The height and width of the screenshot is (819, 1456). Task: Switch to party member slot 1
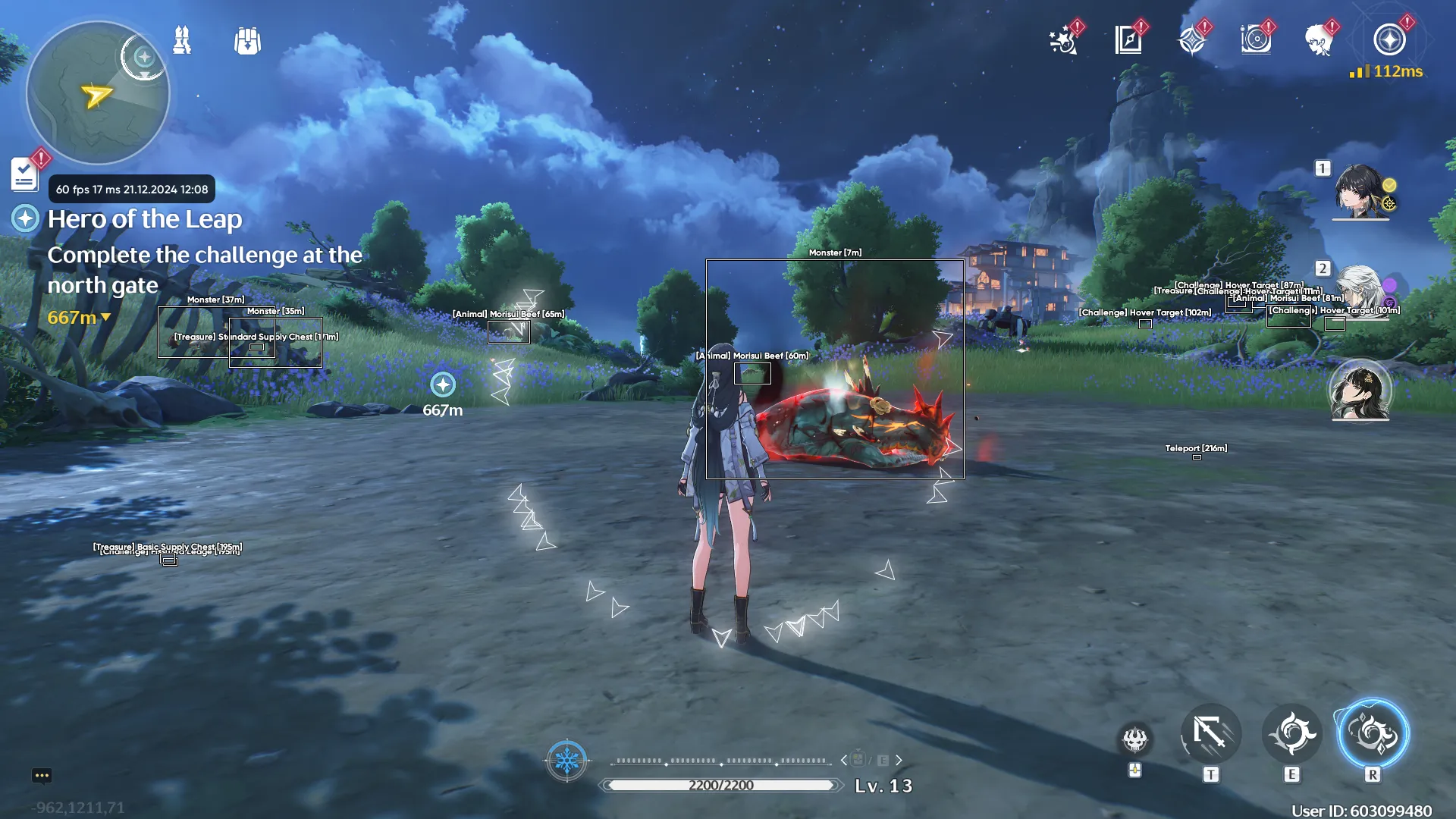(1360, 191)
